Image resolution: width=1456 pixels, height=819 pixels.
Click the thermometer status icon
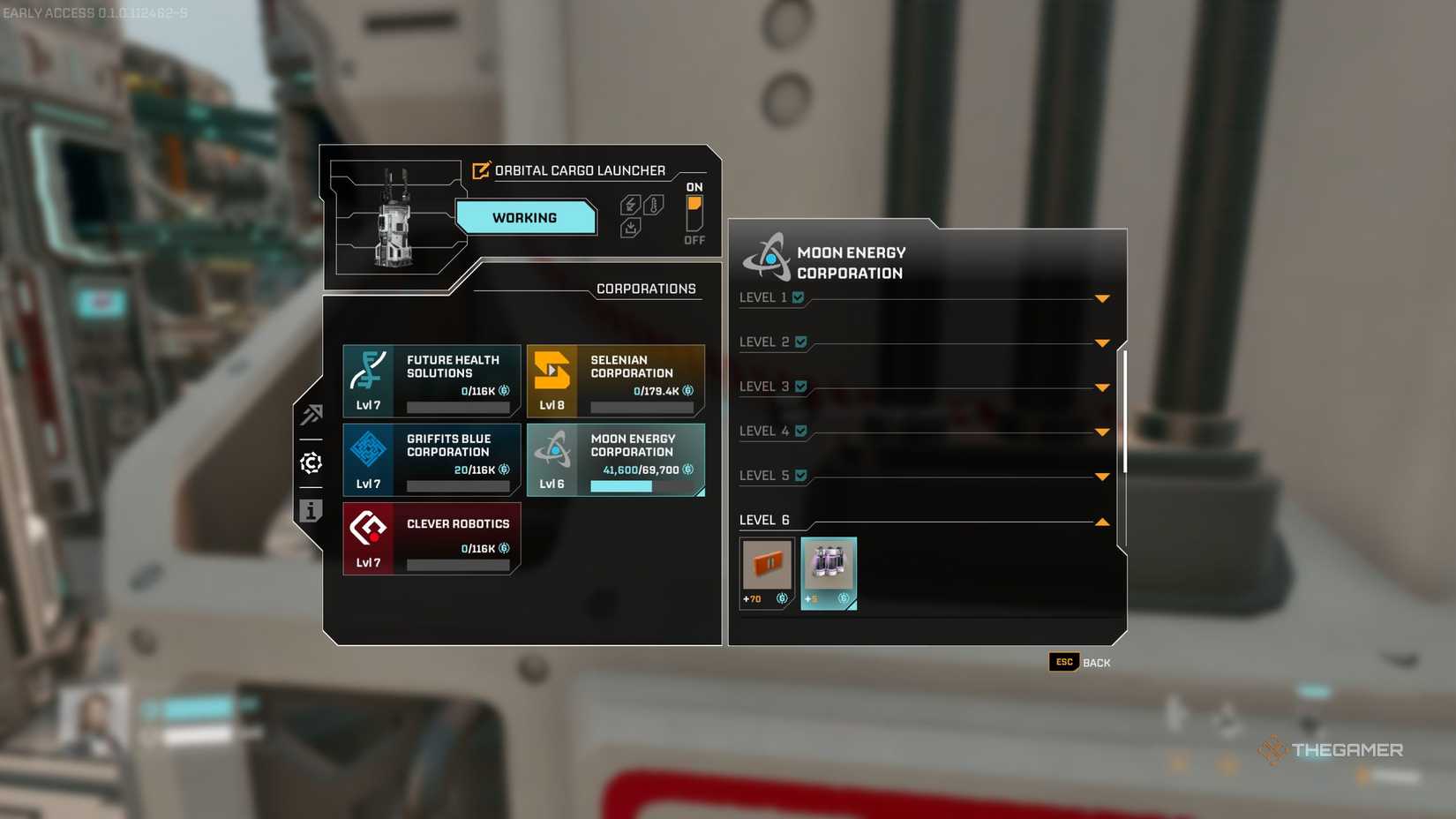[653, 205]
